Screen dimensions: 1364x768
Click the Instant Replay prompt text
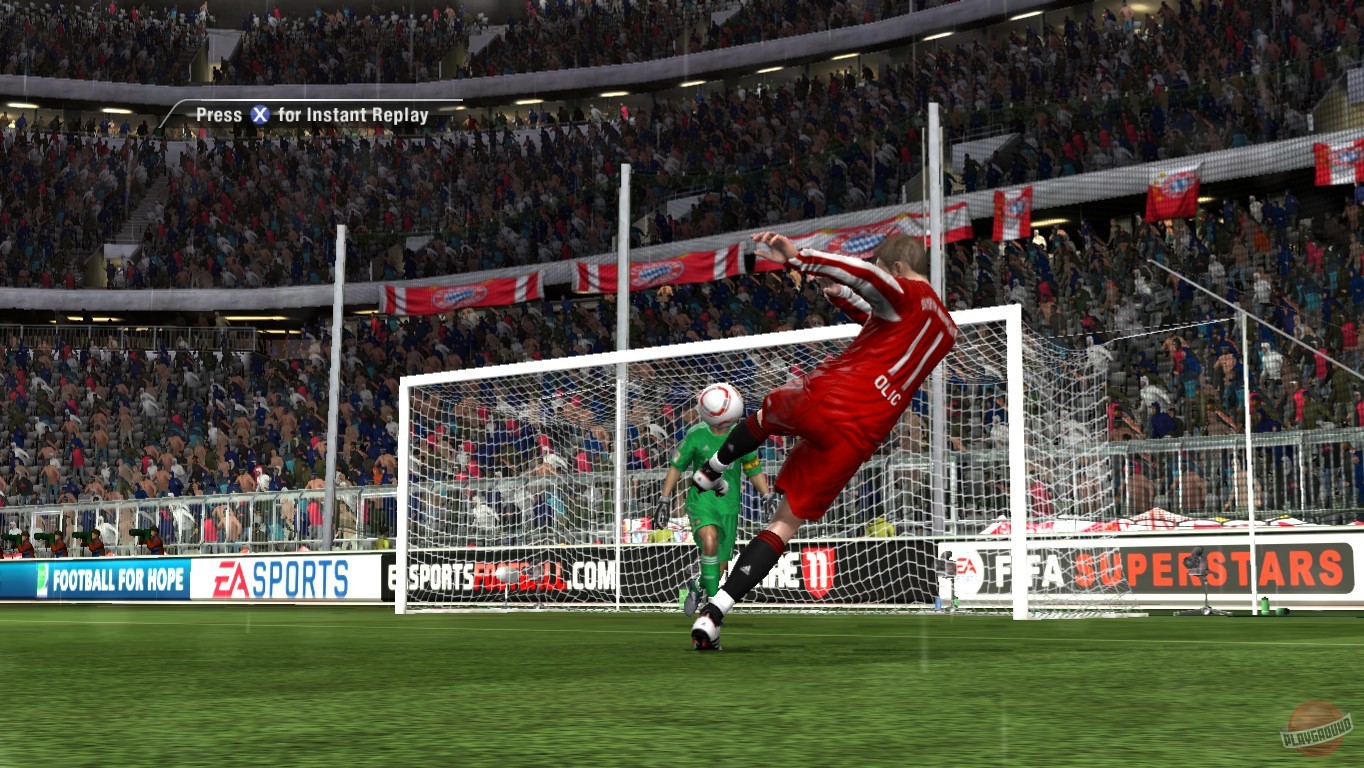coord(310,115)
